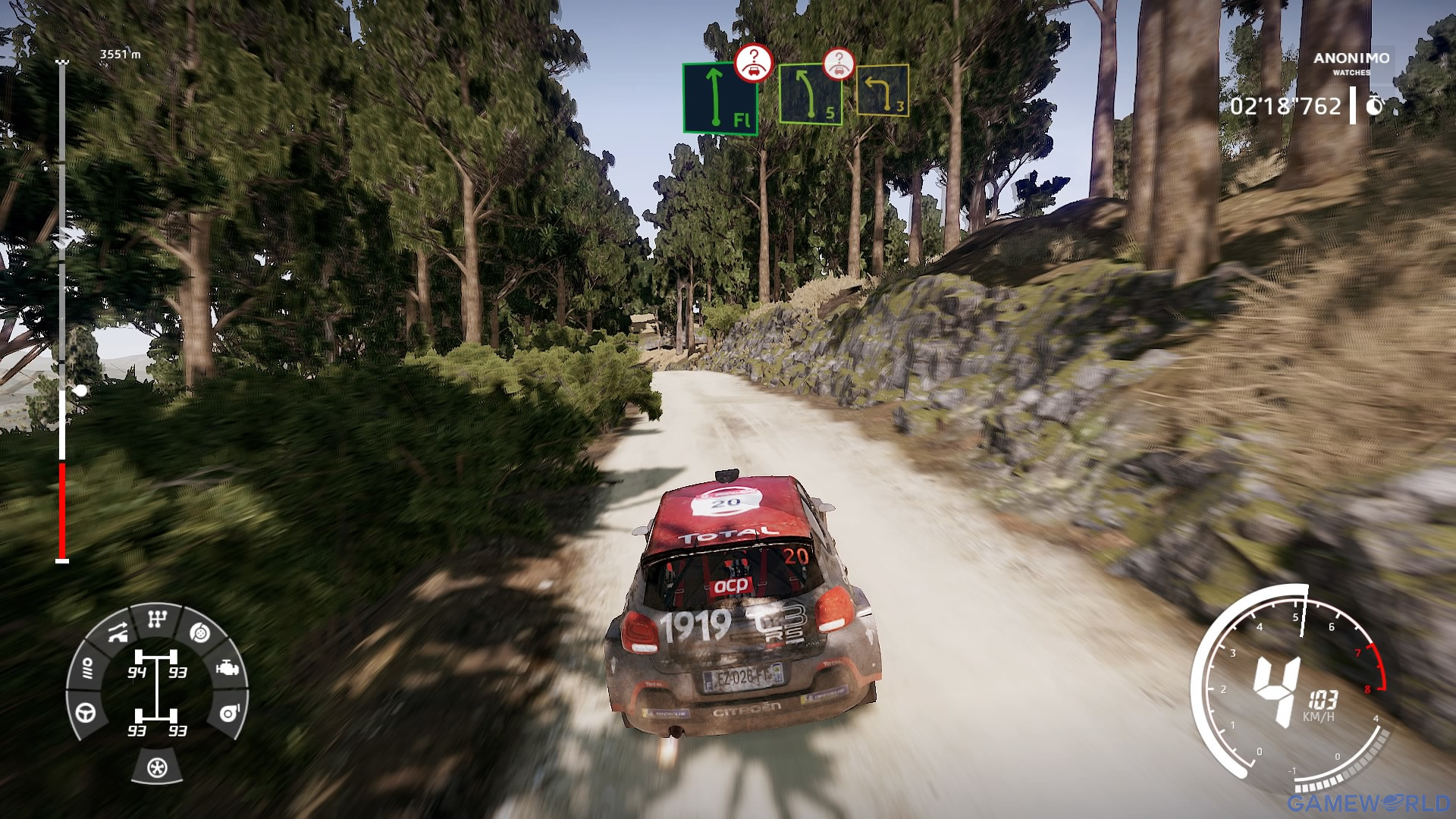Select the flat straight pace note sign
The image size is (1456, 819).
coord(720,99)
